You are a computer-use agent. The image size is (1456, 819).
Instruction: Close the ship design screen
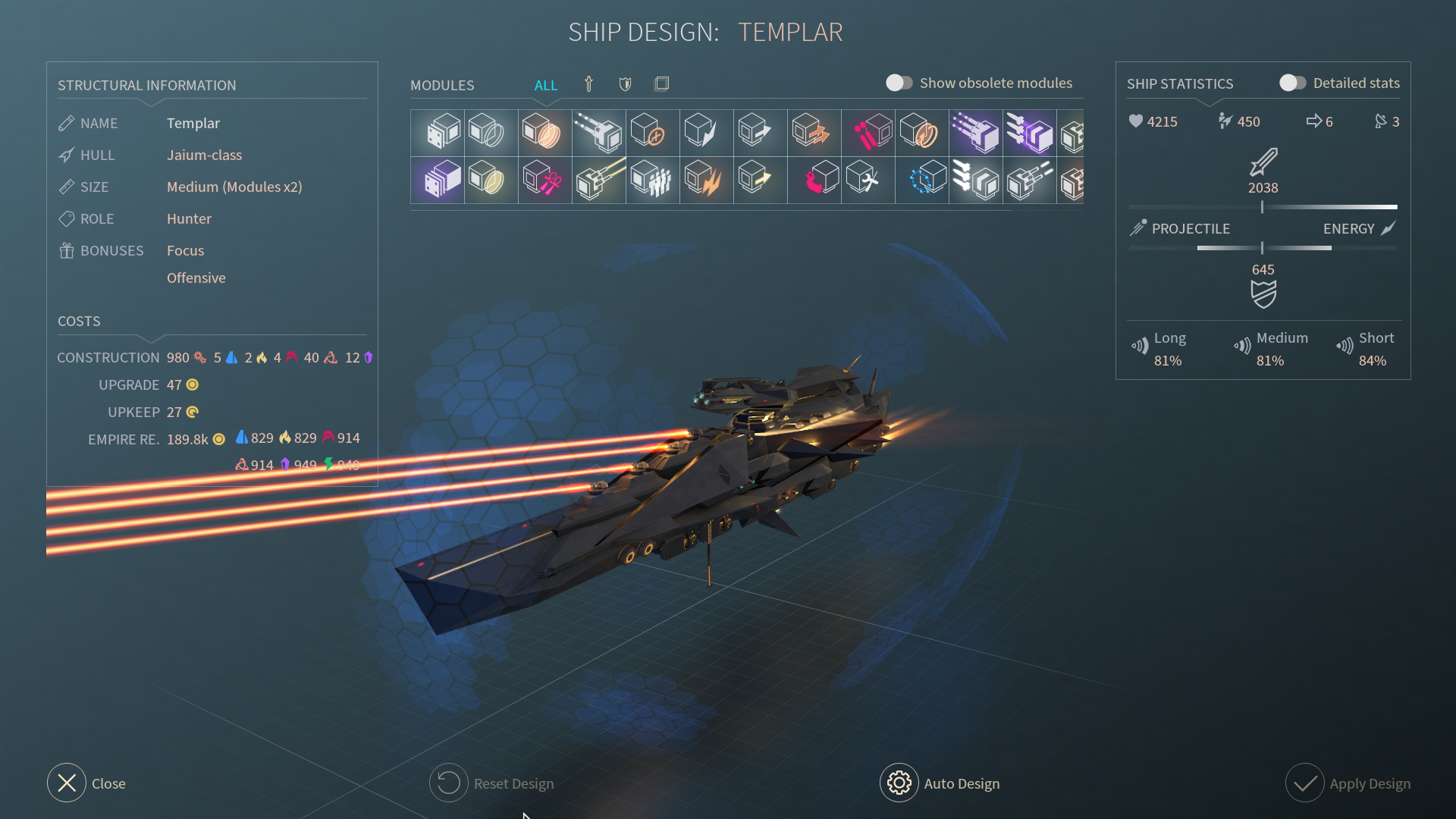(x=67, y=783)
